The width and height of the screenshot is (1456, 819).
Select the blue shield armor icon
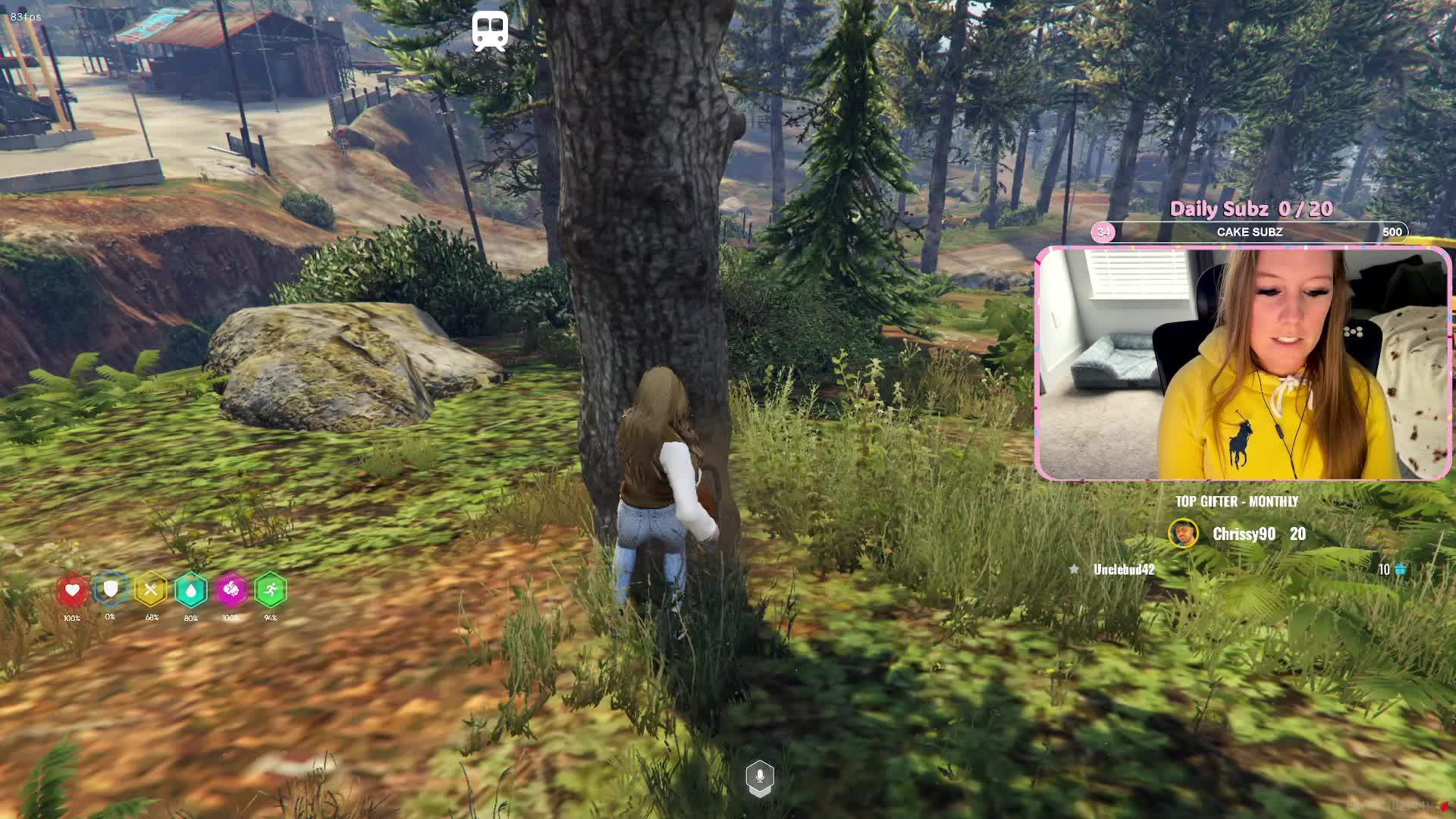click(x=111, y=589)
